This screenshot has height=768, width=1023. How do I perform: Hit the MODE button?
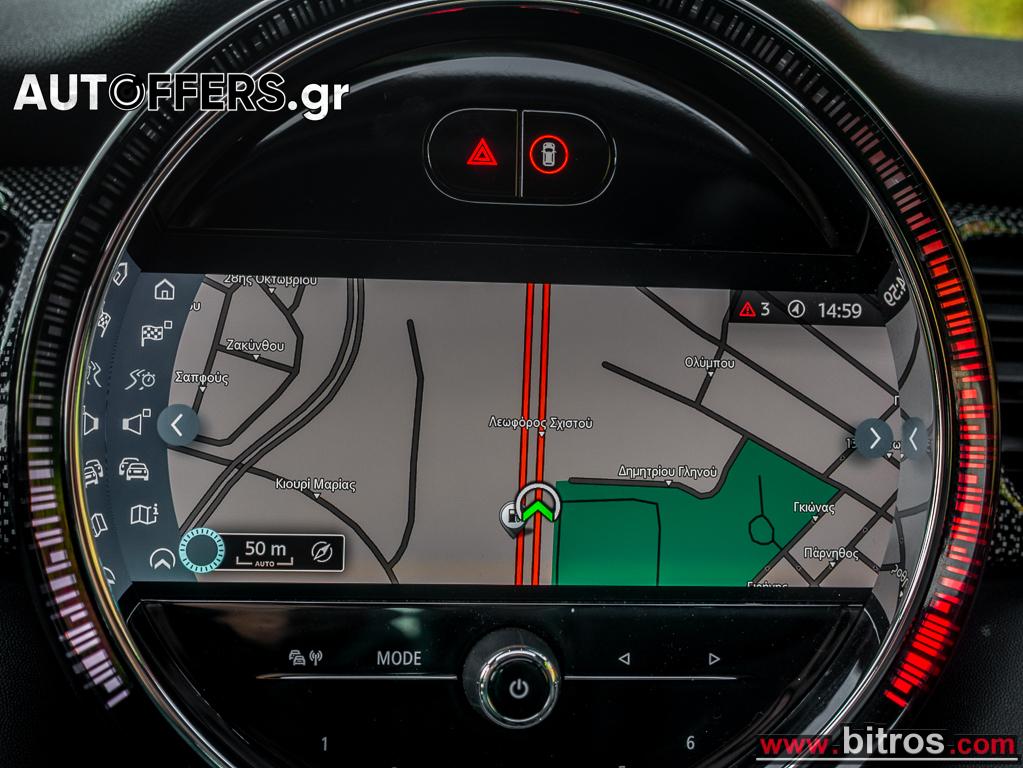[399, 658]
